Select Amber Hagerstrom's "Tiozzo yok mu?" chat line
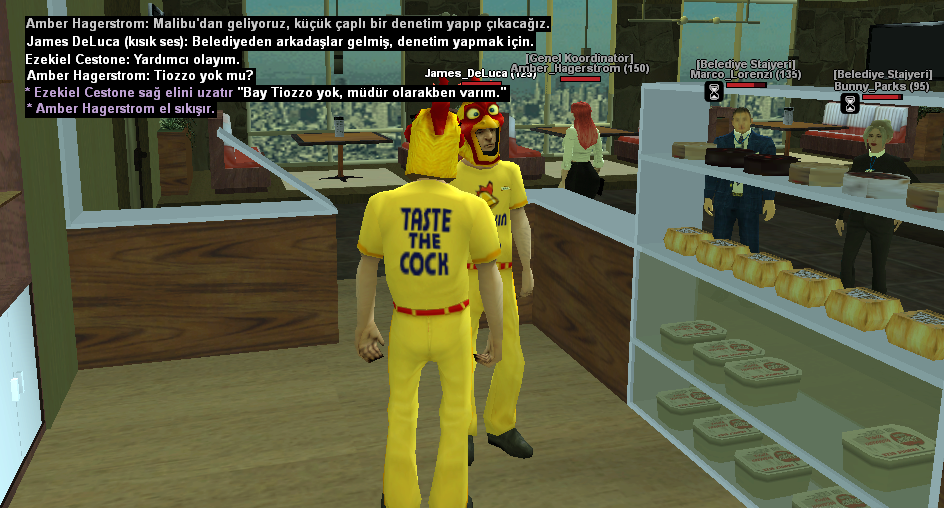This screenshot has height=508, width=944. point(140,75)
